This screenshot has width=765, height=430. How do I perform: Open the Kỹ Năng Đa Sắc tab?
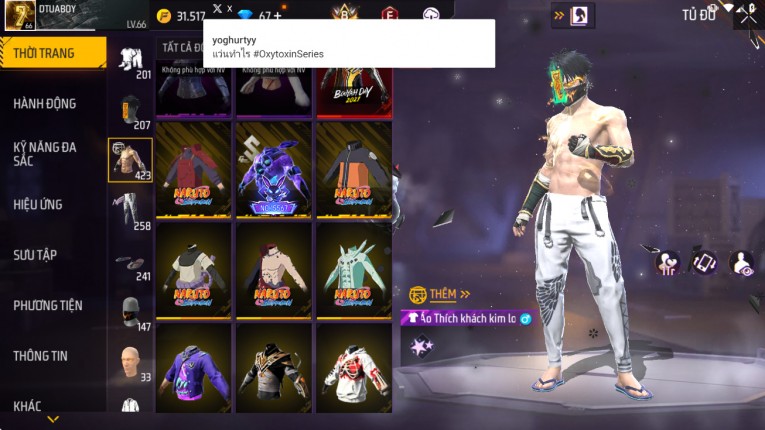coord(45,153)
